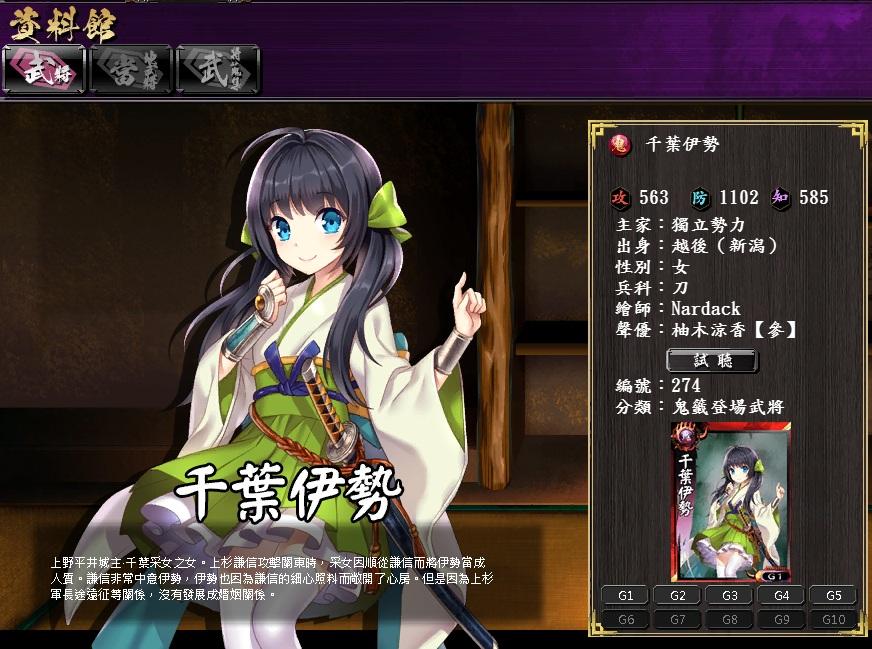Click the 千葉伊勢 card thumbnail
Image resolution: width=872 pixels, height=649 pixels.
731,501
